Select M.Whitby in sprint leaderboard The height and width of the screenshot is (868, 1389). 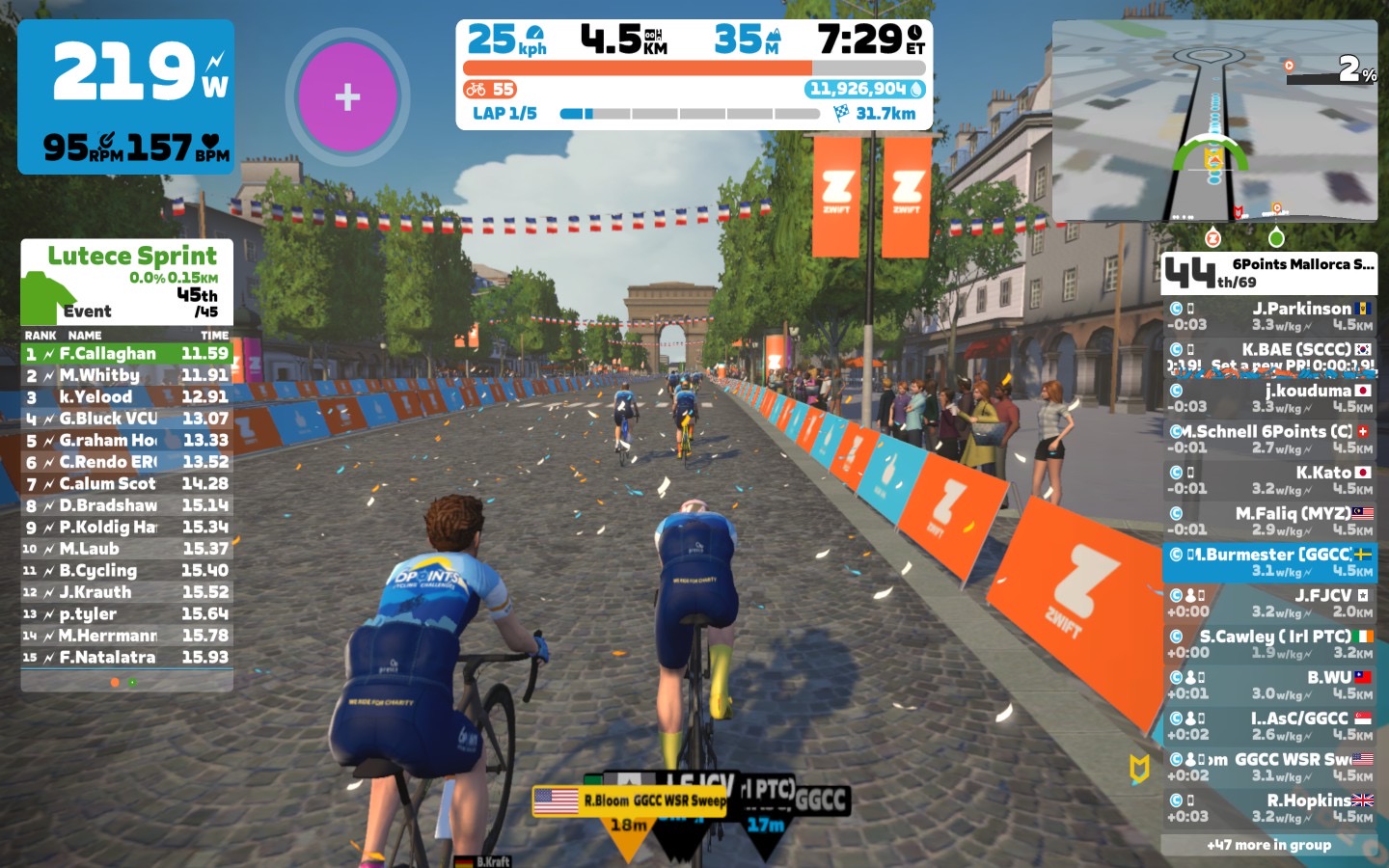pos(126,375)
